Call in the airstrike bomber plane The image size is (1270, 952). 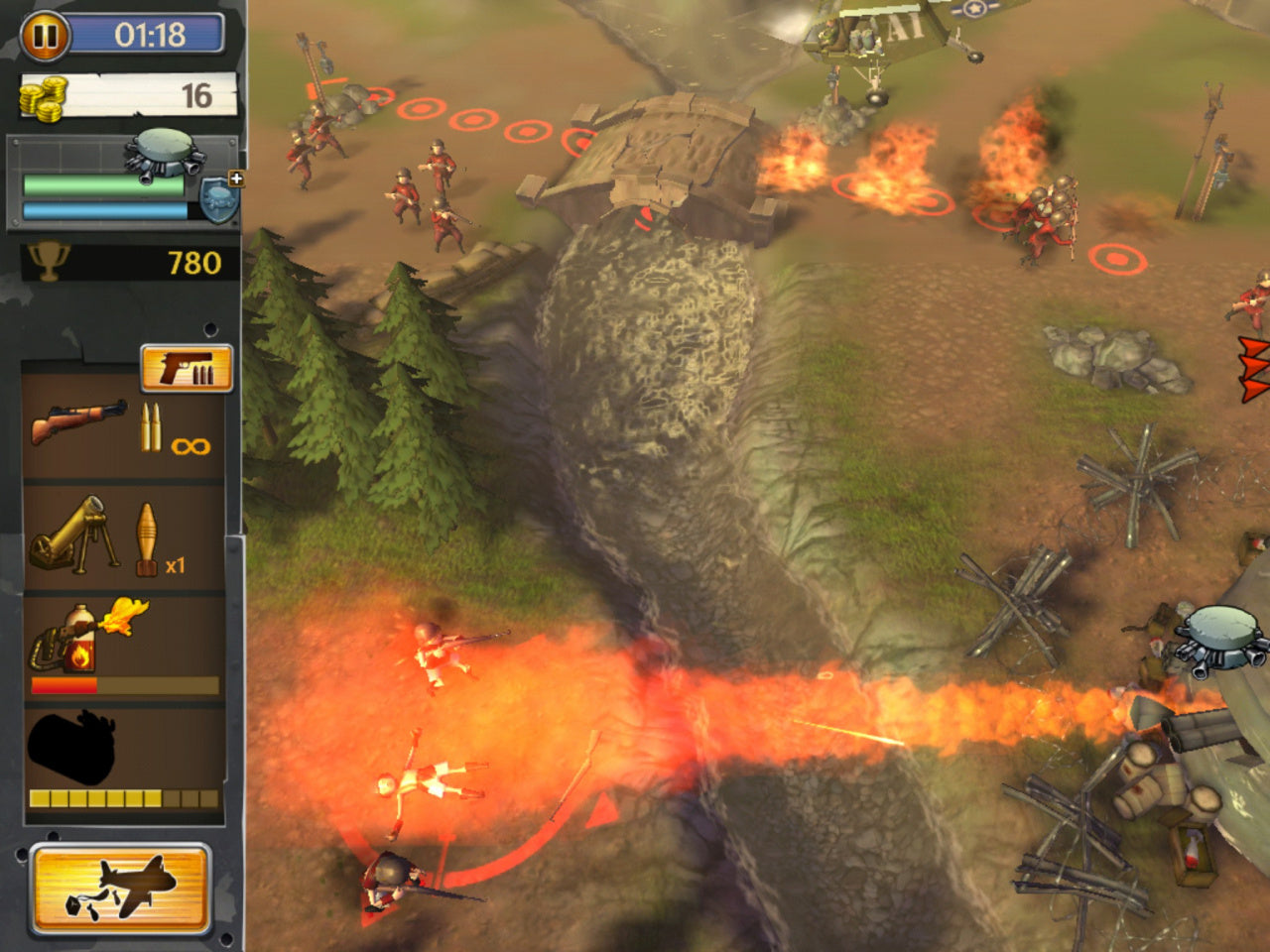tap(120, 889)
